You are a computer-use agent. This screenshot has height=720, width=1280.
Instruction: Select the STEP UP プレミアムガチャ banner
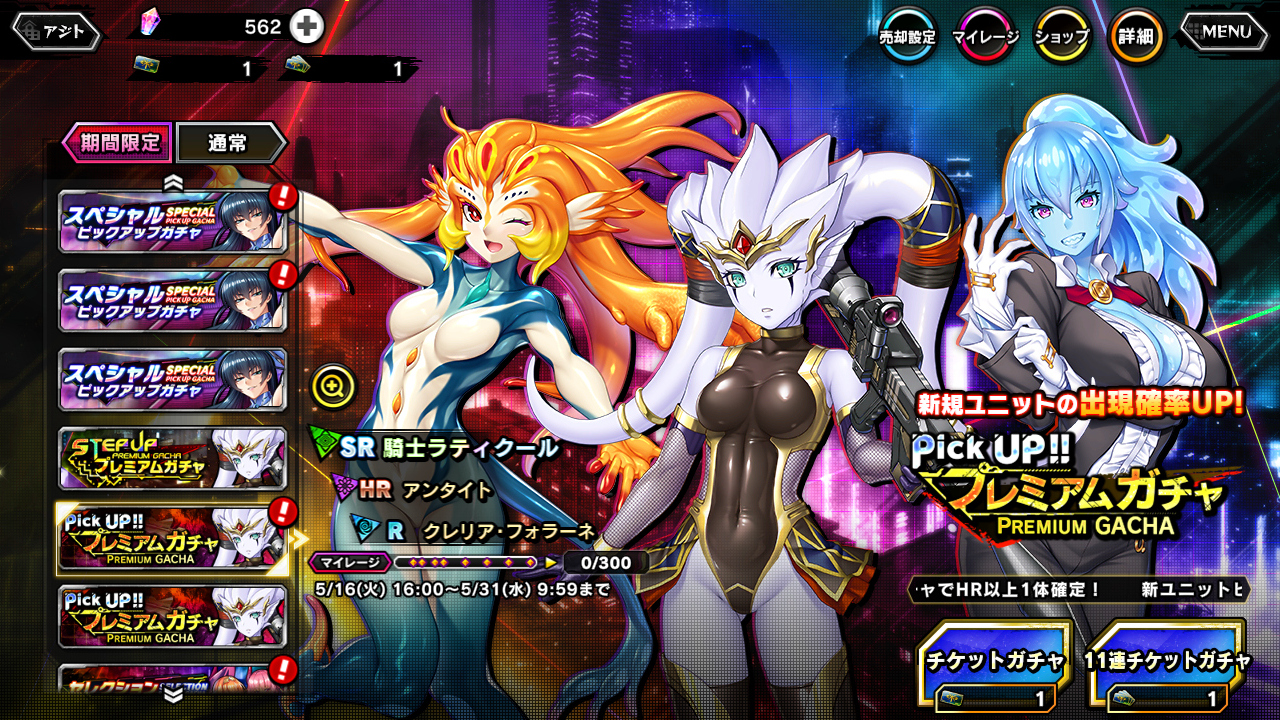(173, 459)
